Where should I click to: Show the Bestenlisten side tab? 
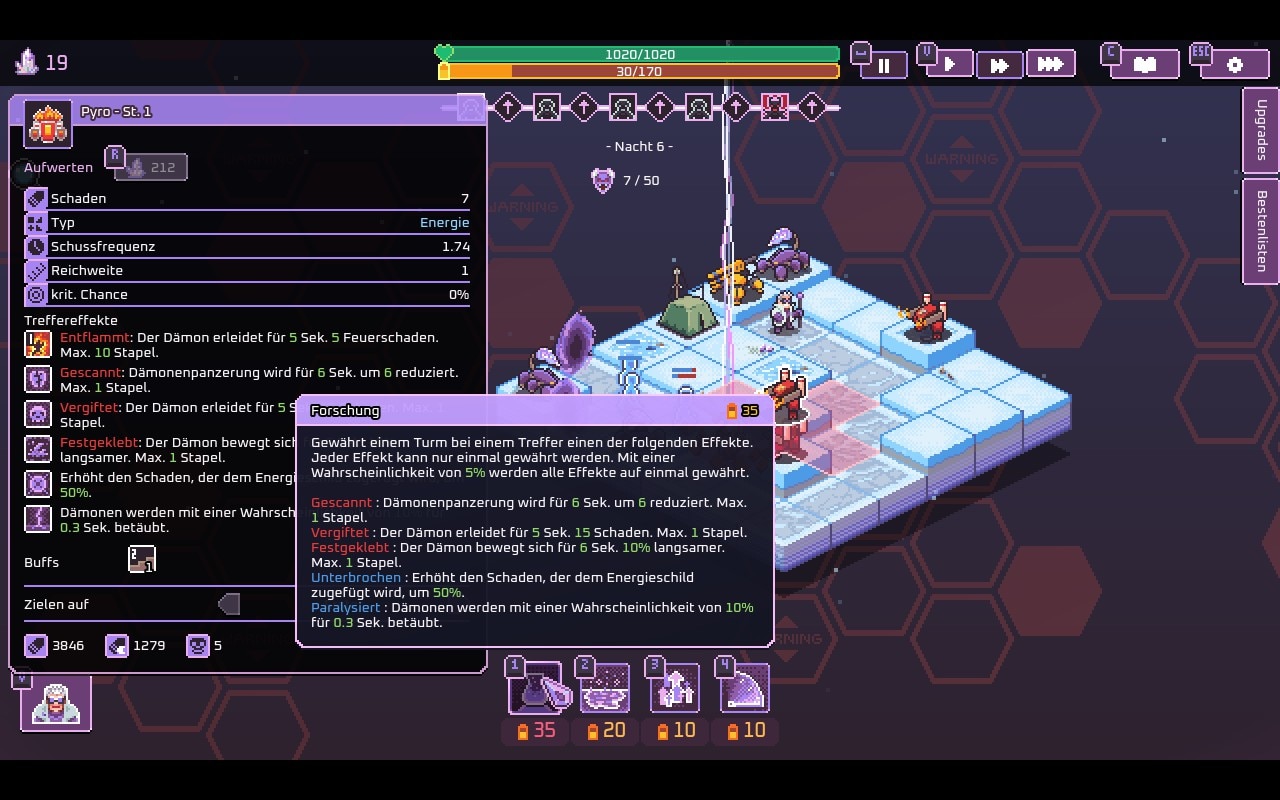pos(1261,231)
